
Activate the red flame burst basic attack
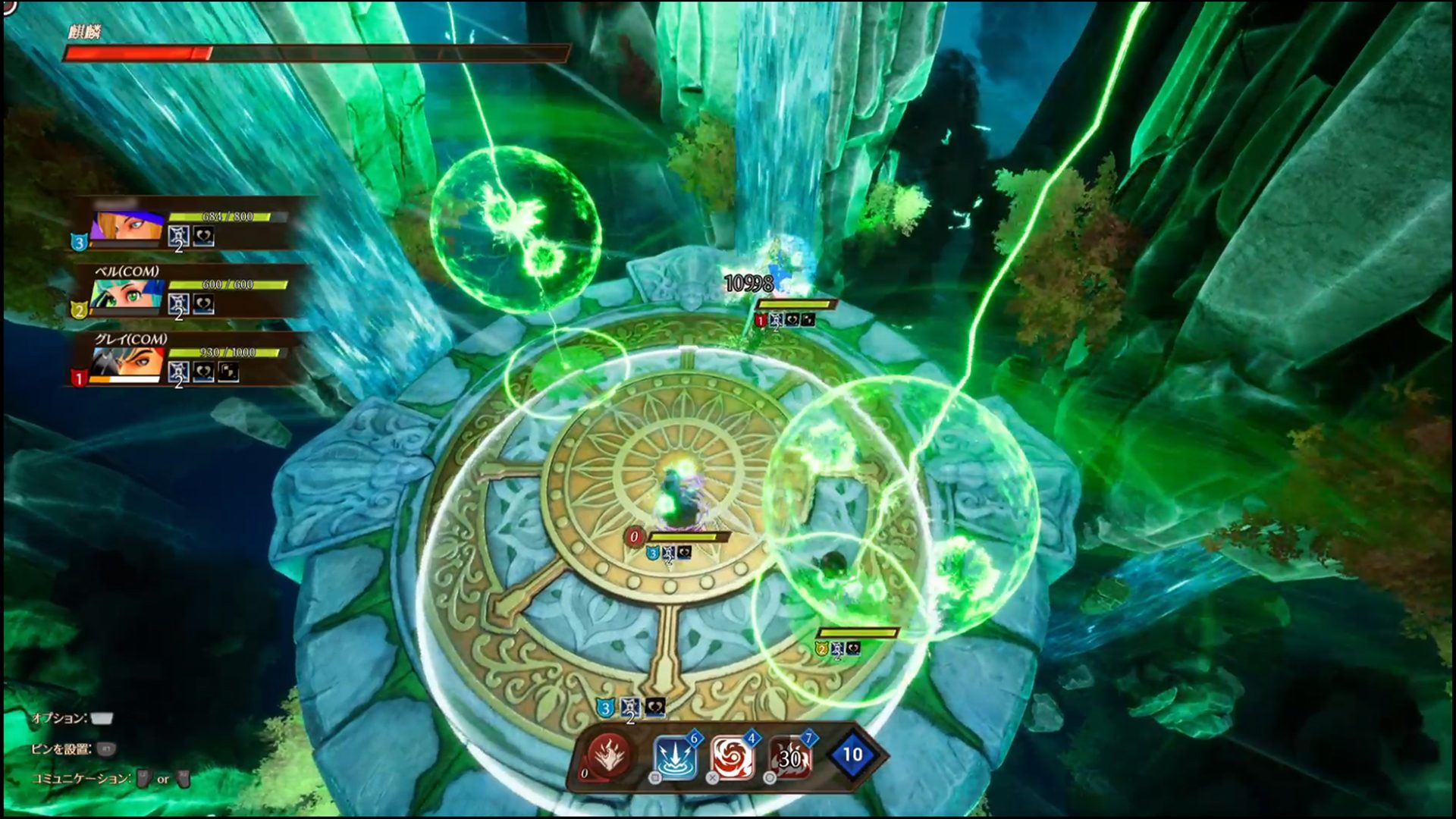click(x=609, y=755)
